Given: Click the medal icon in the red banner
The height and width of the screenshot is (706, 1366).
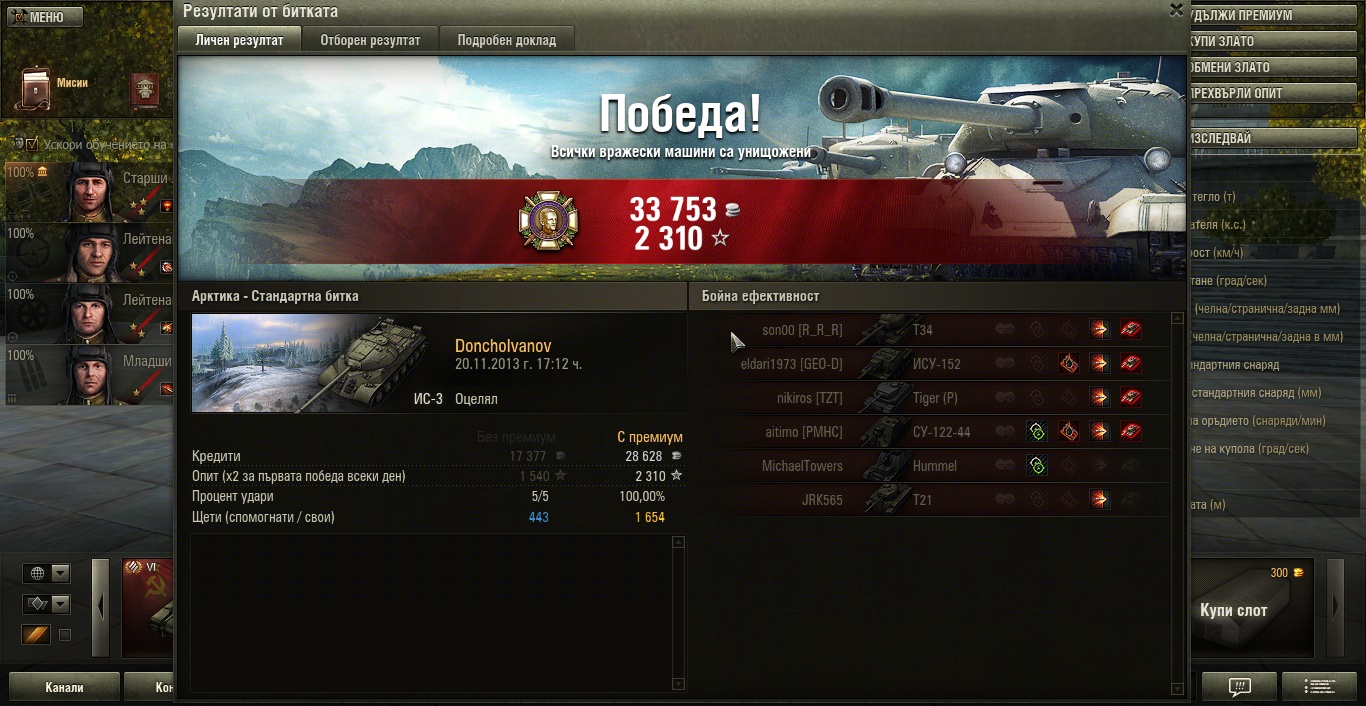Looking at the screenshot, I should 548,222.
